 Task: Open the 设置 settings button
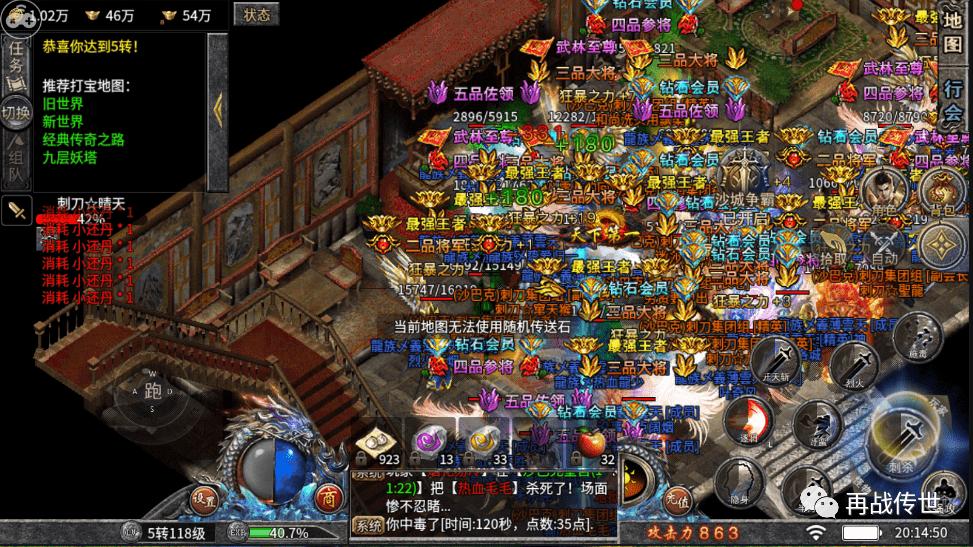205,499
